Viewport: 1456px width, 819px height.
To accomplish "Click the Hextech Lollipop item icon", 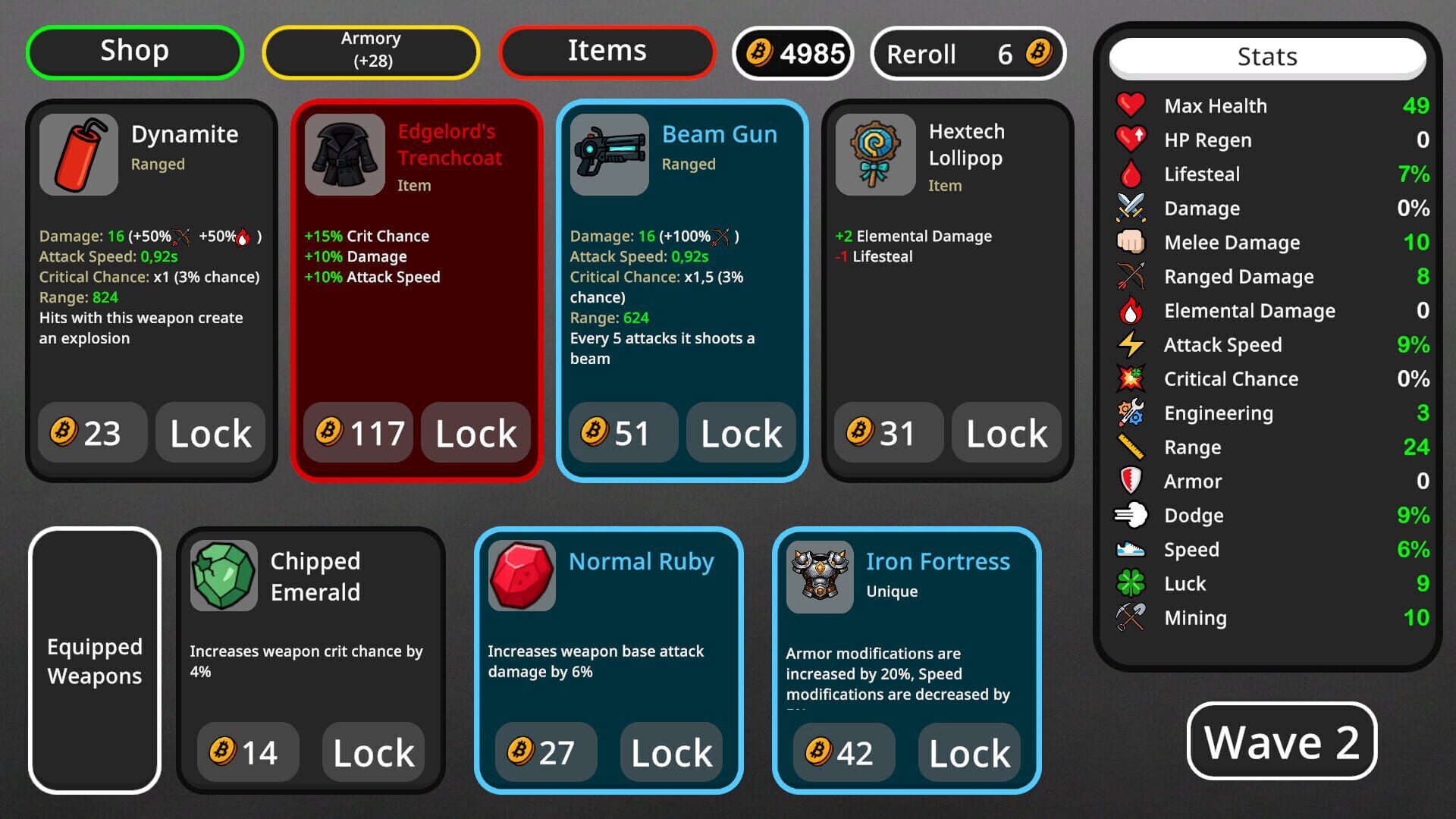I will pyautogui.click(x=874, y=154).
